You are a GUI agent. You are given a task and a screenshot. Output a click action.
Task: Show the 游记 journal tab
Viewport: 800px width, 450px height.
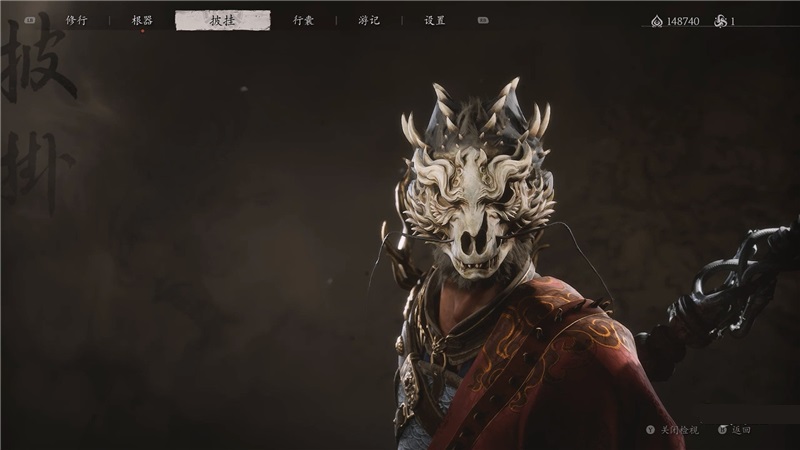click(369, 20)
